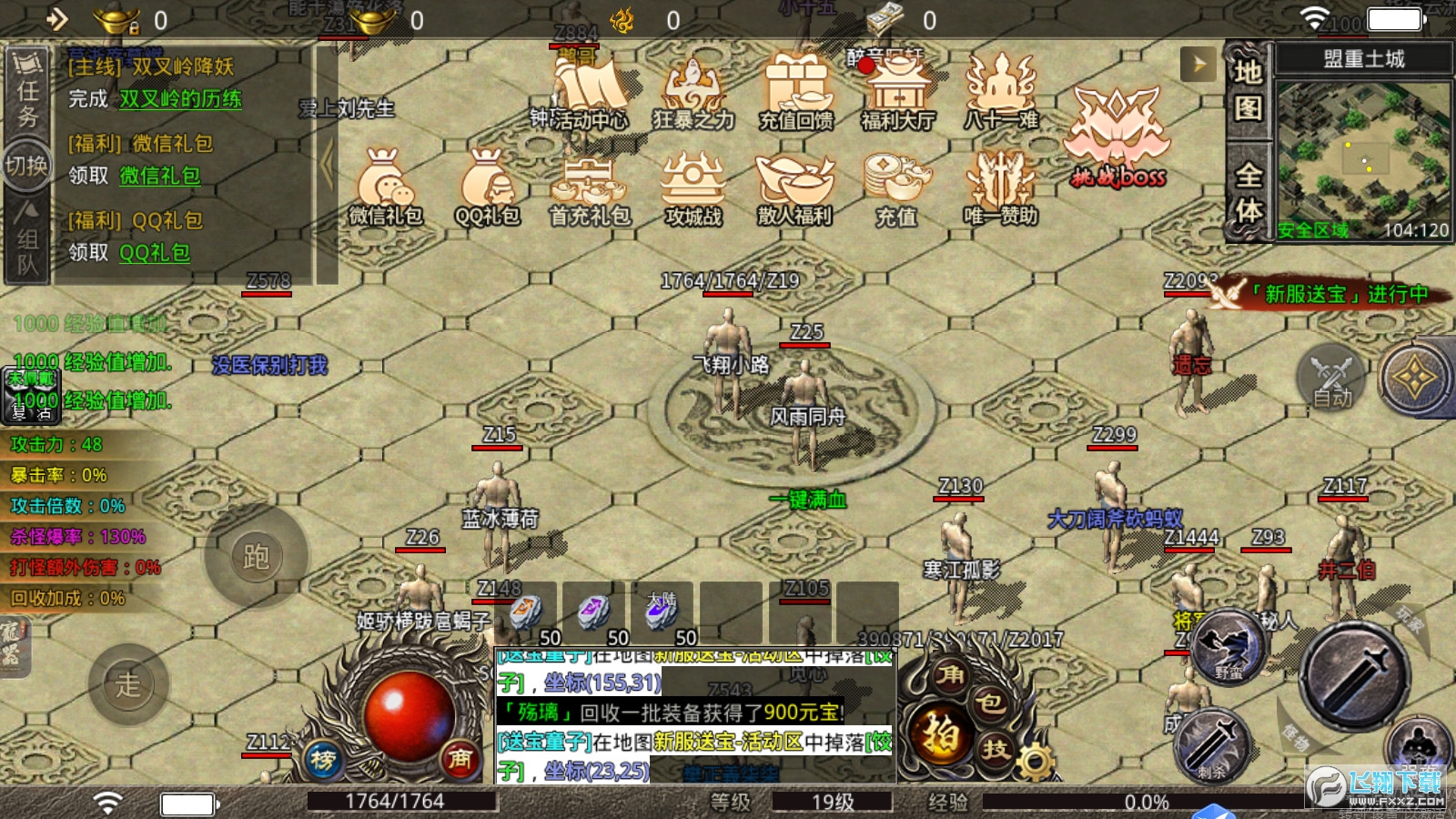Open the 福利大厅 welfare hall

point(898,93)
